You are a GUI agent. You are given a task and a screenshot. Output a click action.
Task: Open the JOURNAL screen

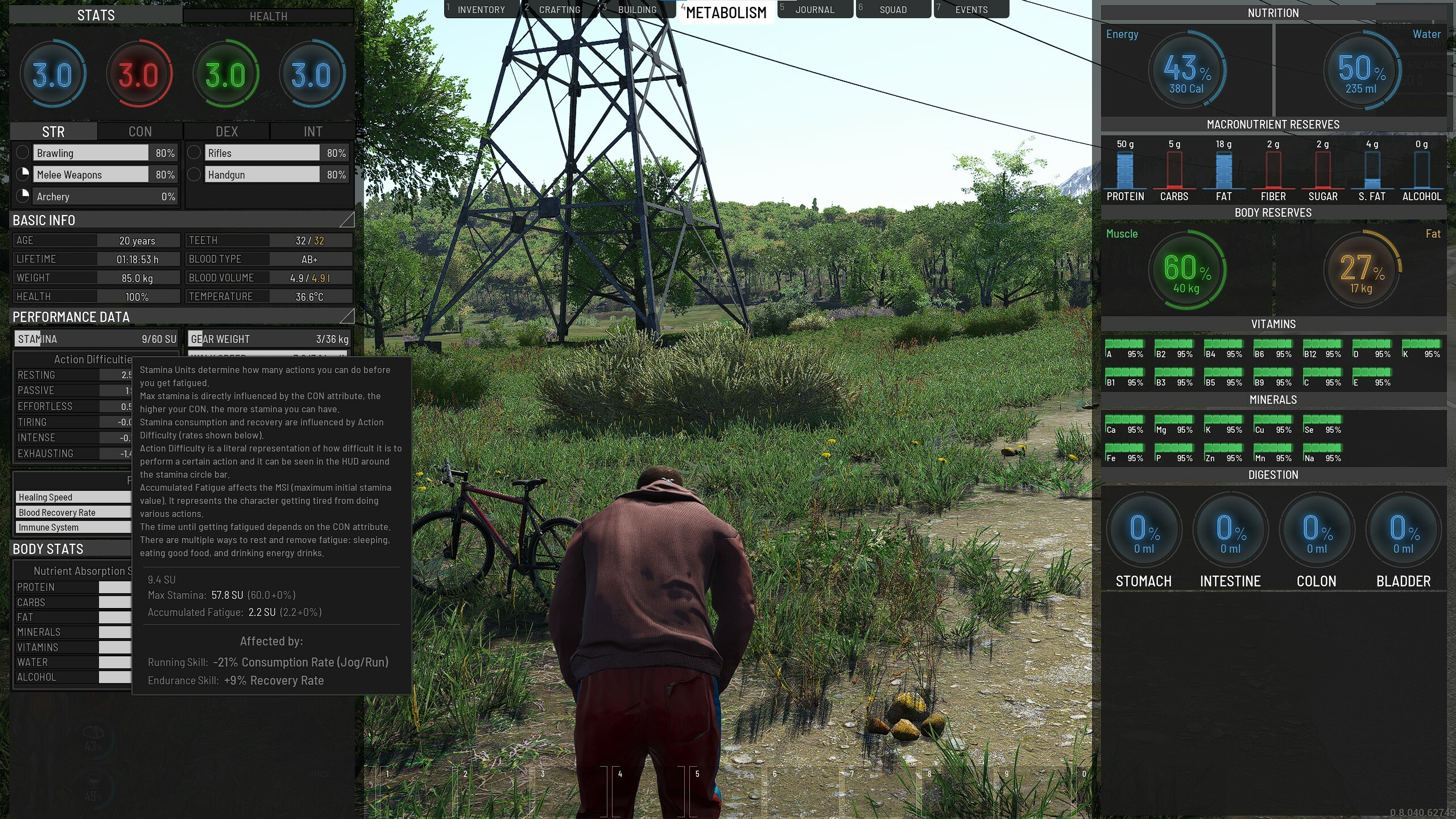pos(814,9)
